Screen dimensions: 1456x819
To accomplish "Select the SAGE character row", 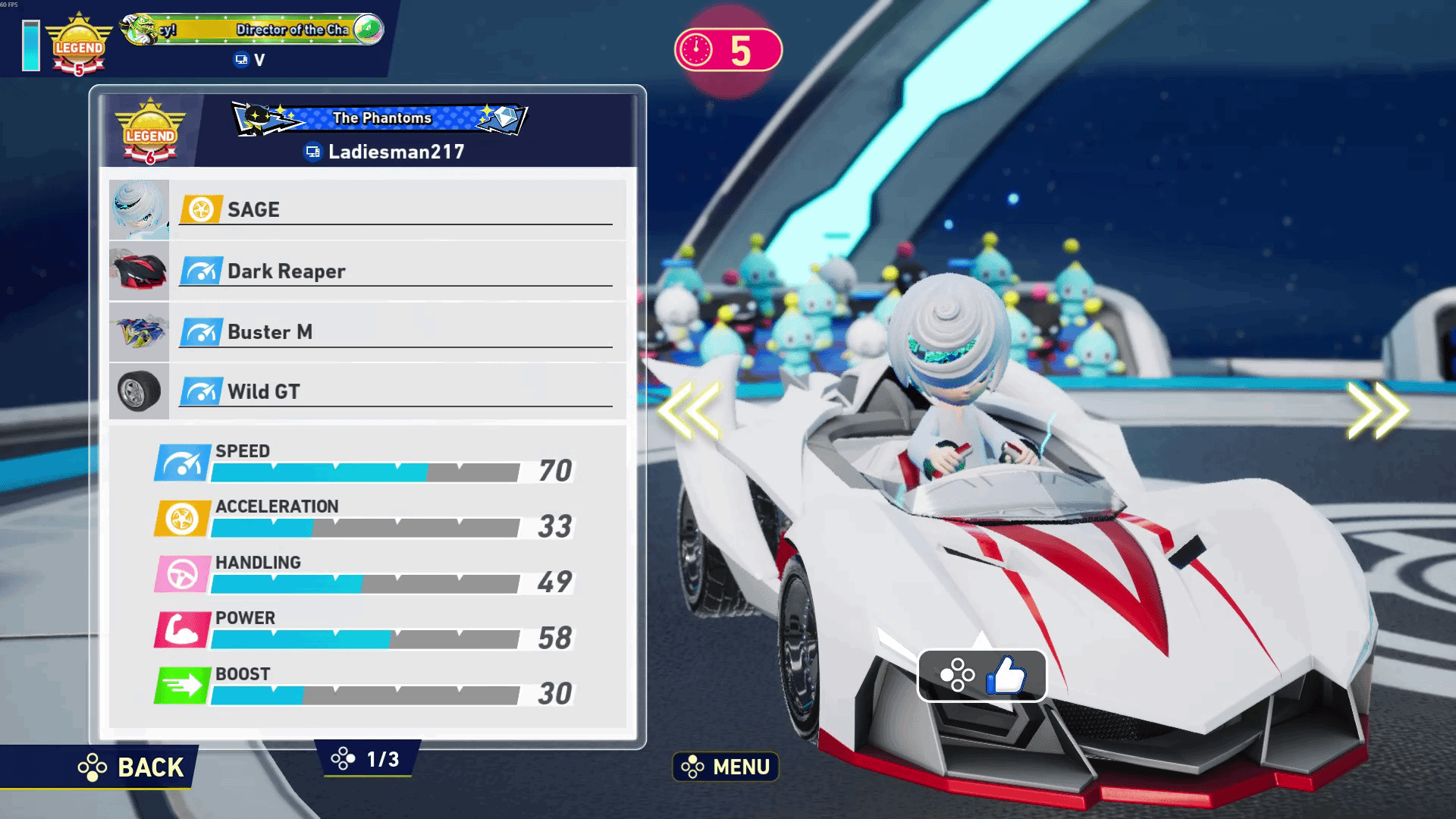I will coord(368,210).
